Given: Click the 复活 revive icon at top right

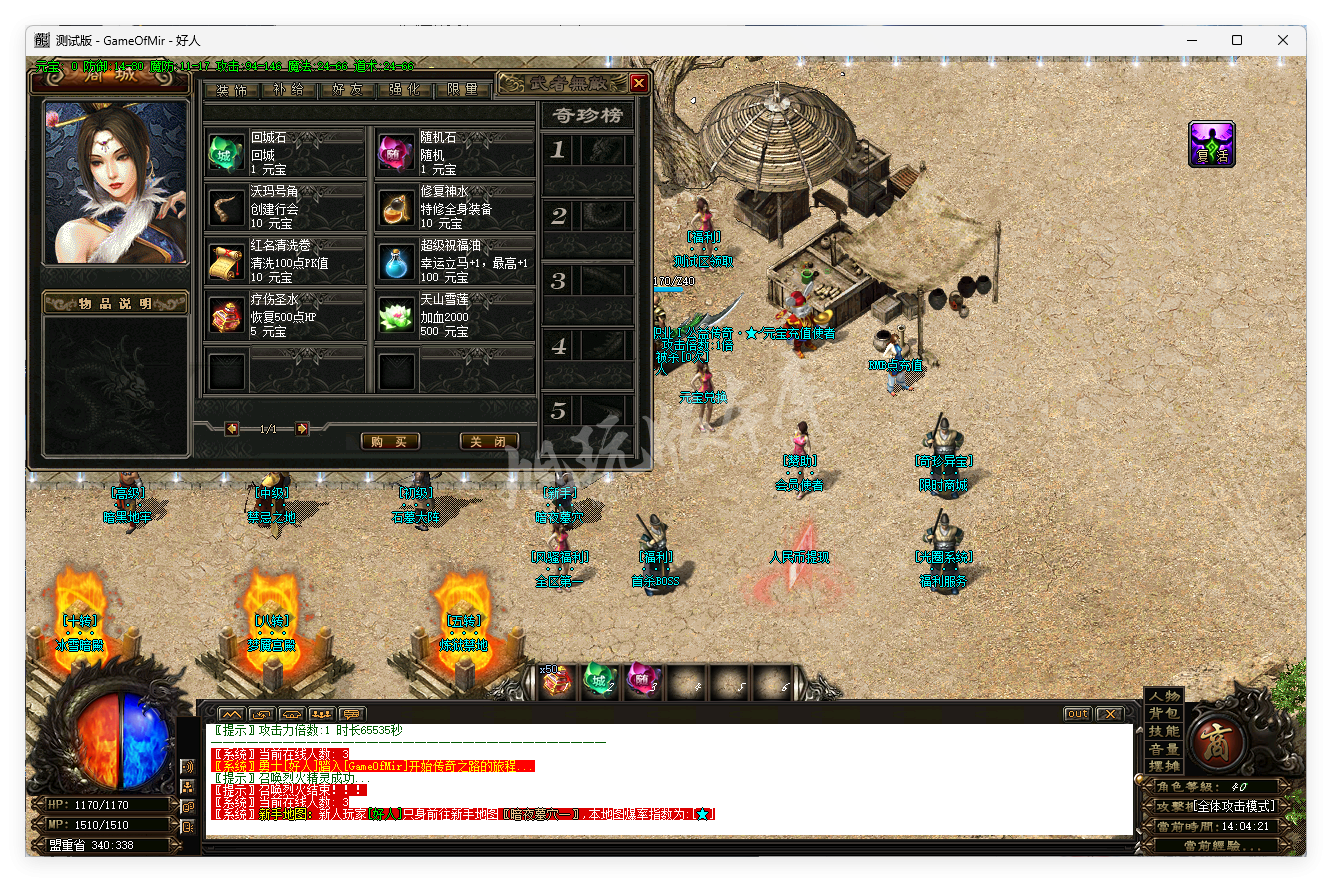Looking at the screenshot, I should pyautogui.click(x=1212, y=143).
